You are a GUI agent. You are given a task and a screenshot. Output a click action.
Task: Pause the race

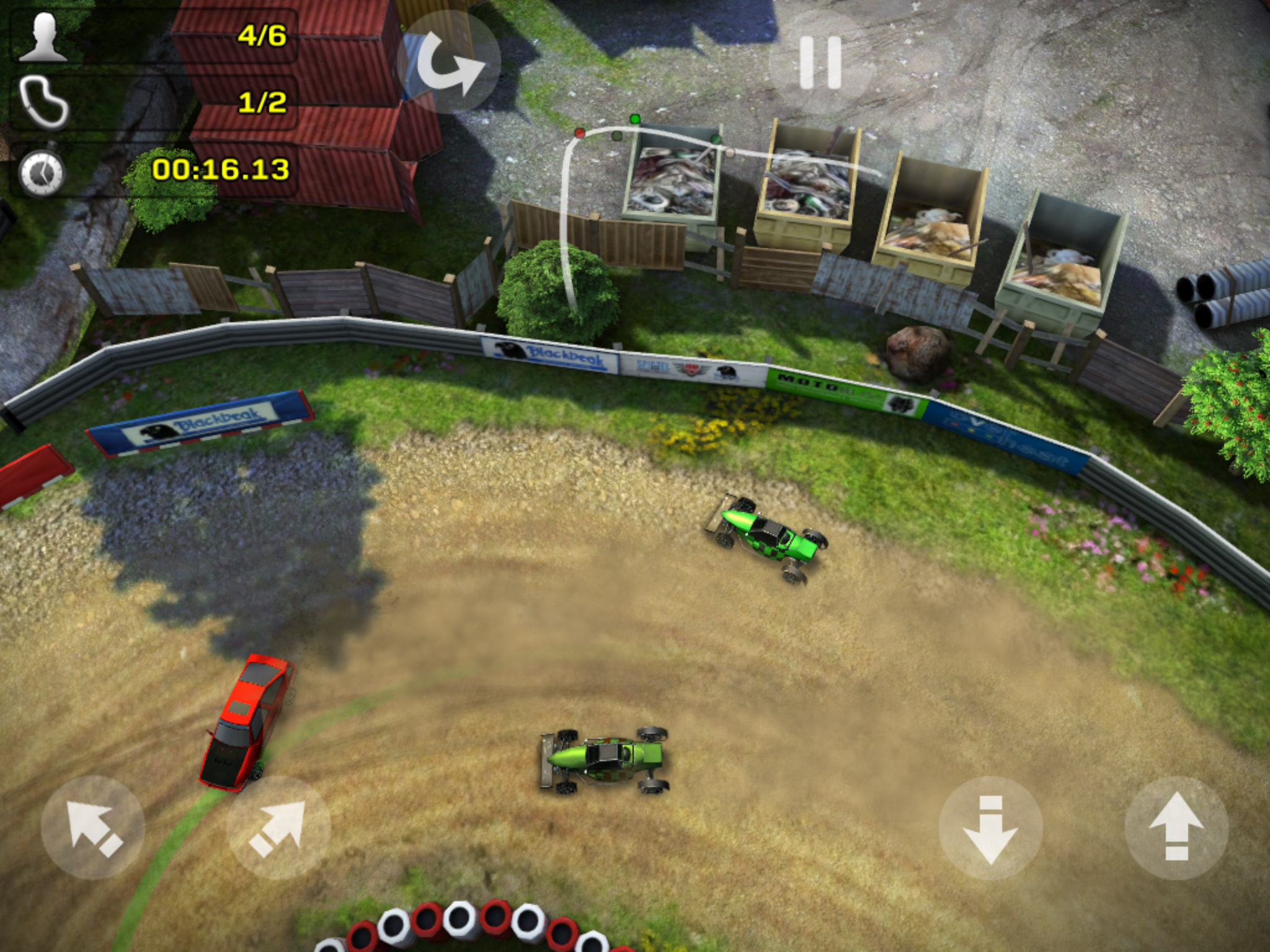coord(820,63)
